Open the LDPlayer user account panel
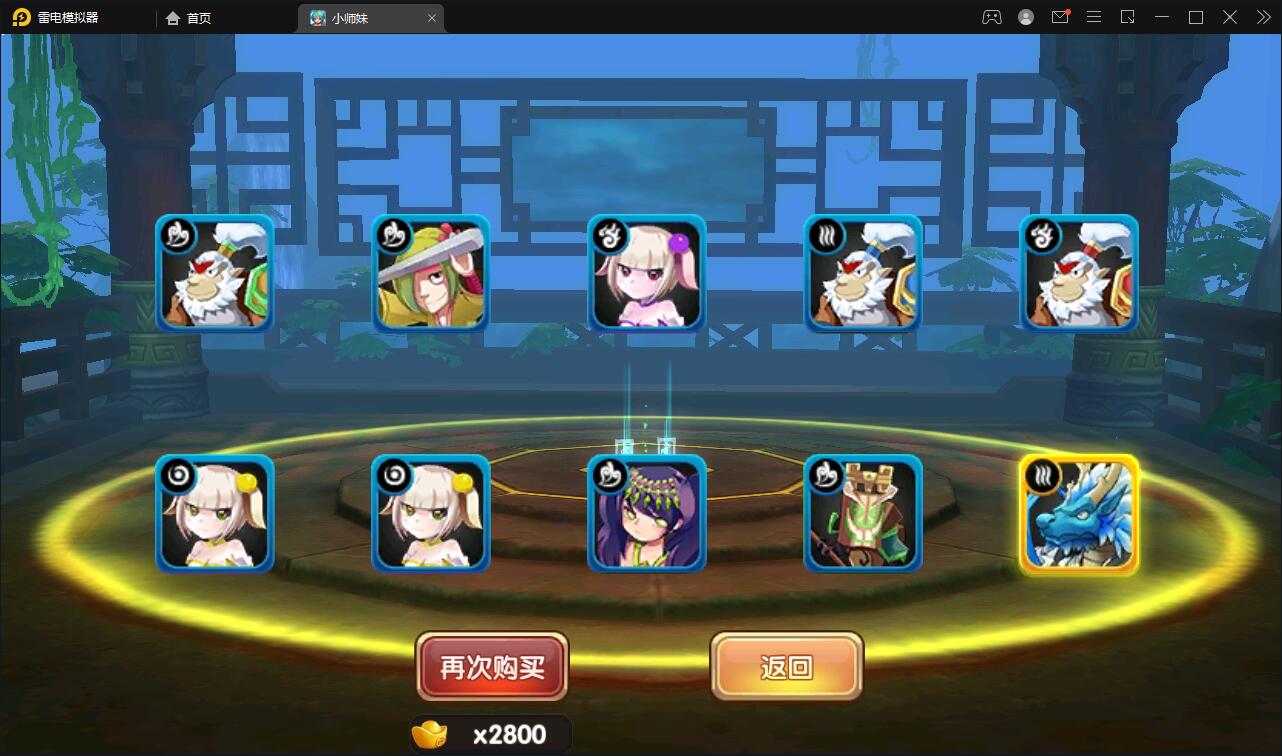The height and width of the screenshot is (756, 1282). click(x=1026, y=17)
